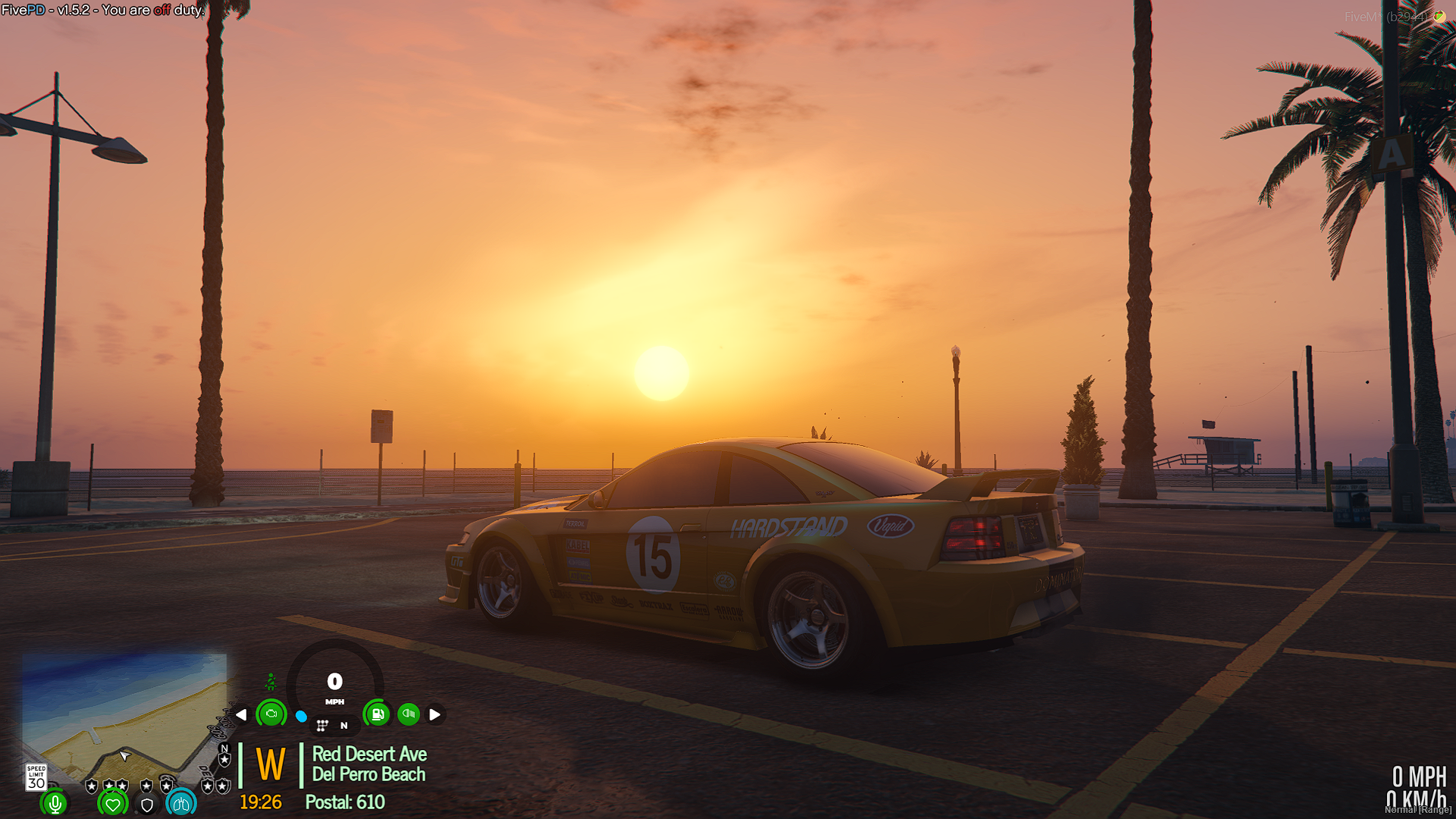Click the green heart health icon

(x=113, y=803)
